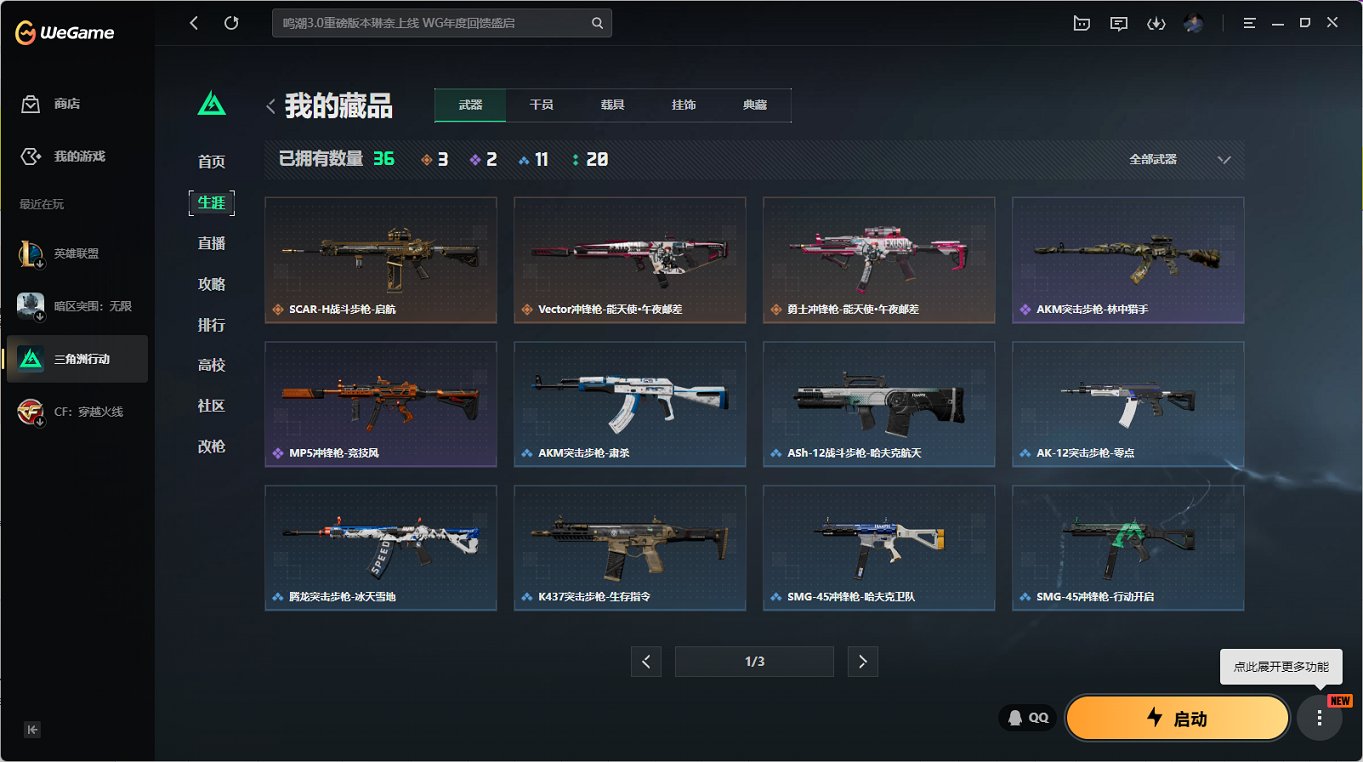Click the WeGame logo at top left
The image size is (1363, 762).
63,31
